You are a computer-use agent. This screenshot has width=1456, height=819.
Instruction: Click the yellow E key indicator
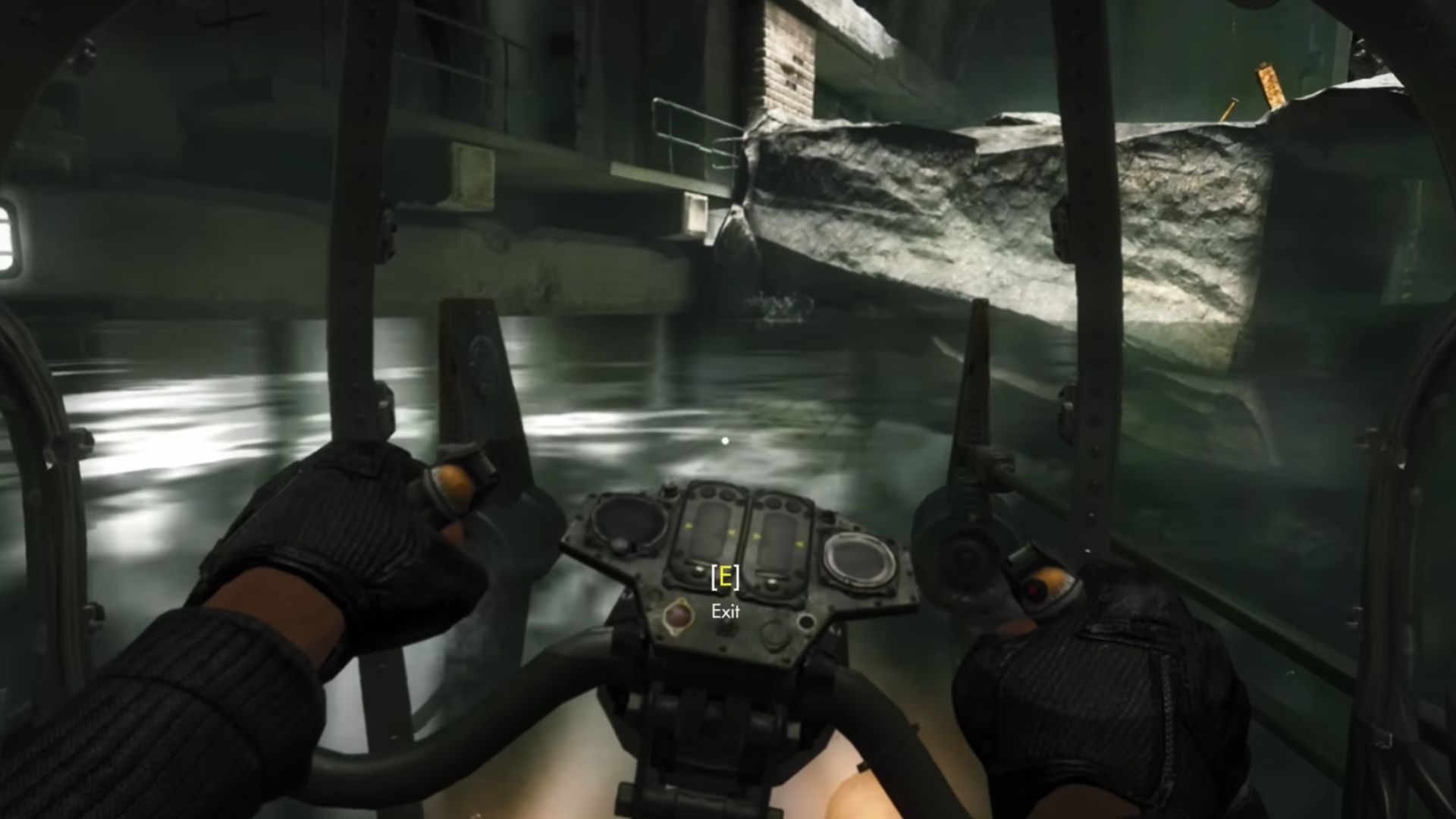tap(726, 577)
